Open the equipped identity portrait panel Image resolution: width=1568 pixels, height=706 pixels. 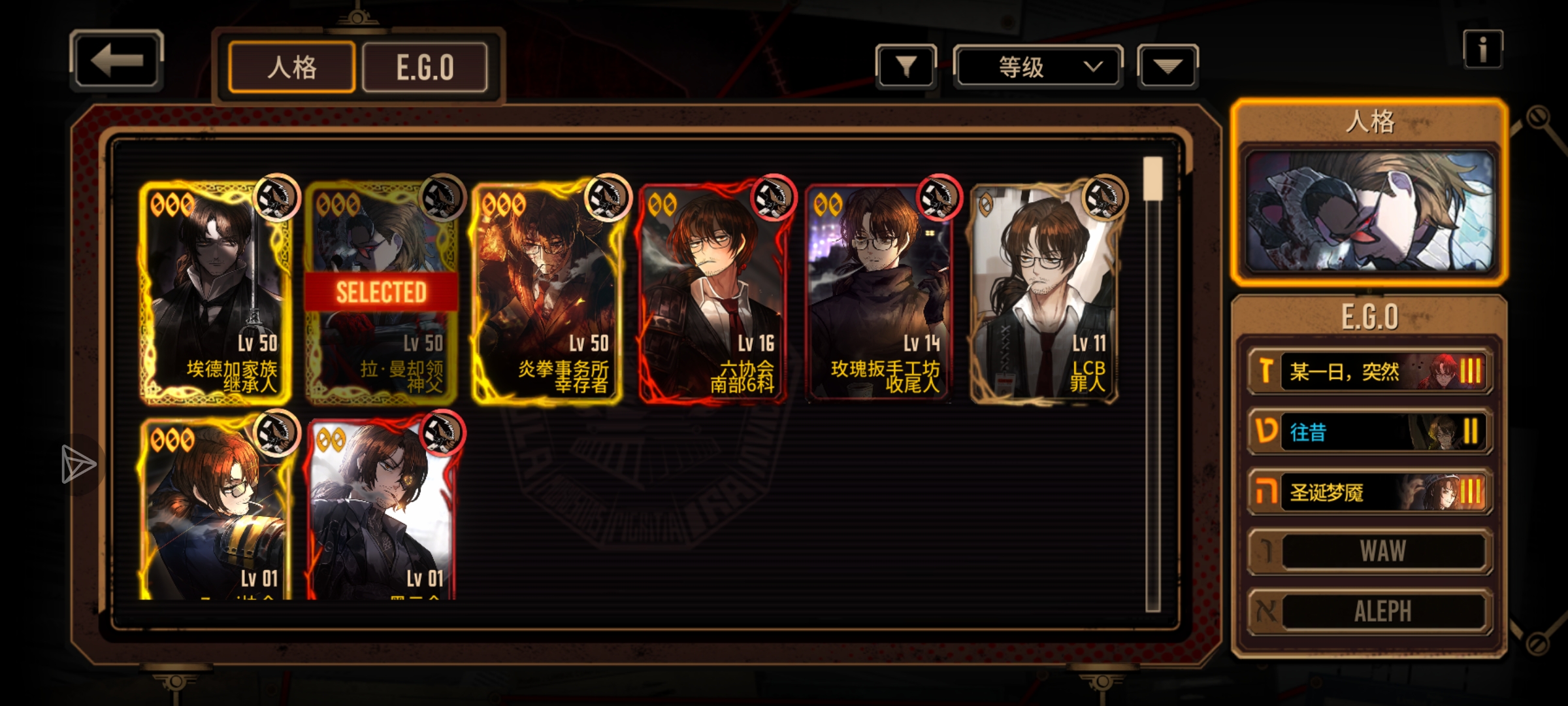point(1369,210)
